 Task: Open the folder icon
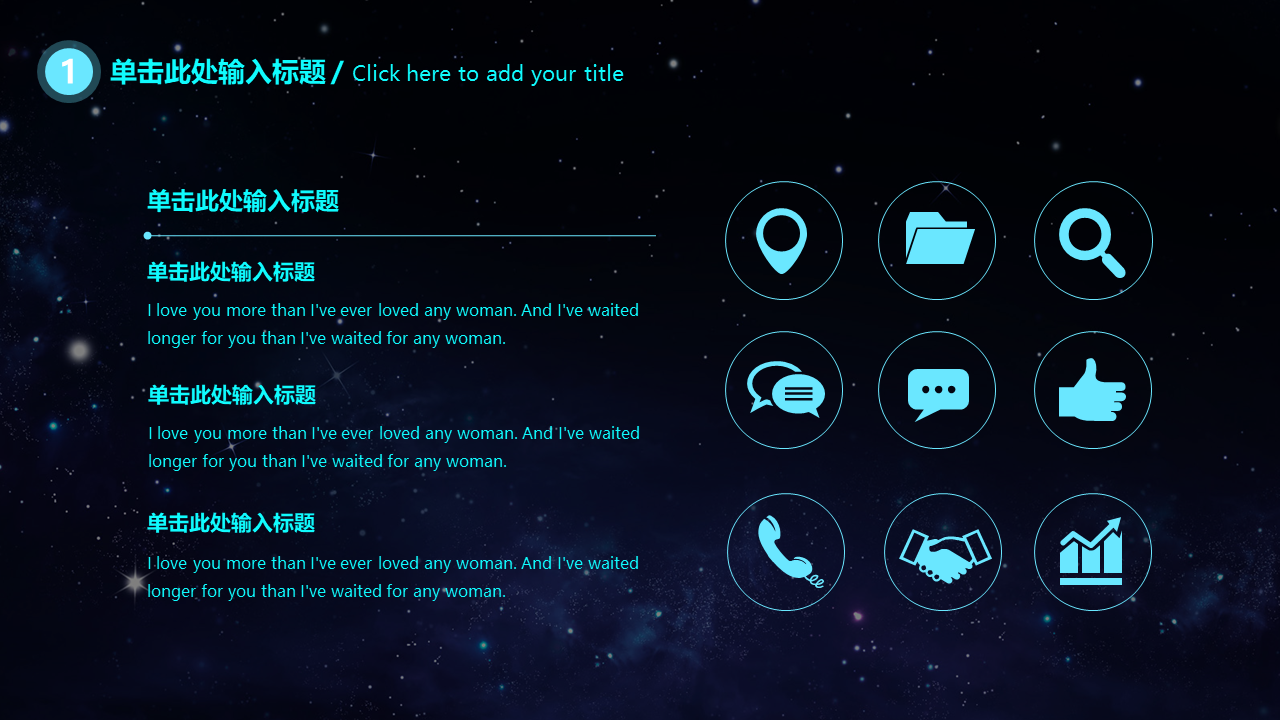pyautogui.click(x=937, y=240)
